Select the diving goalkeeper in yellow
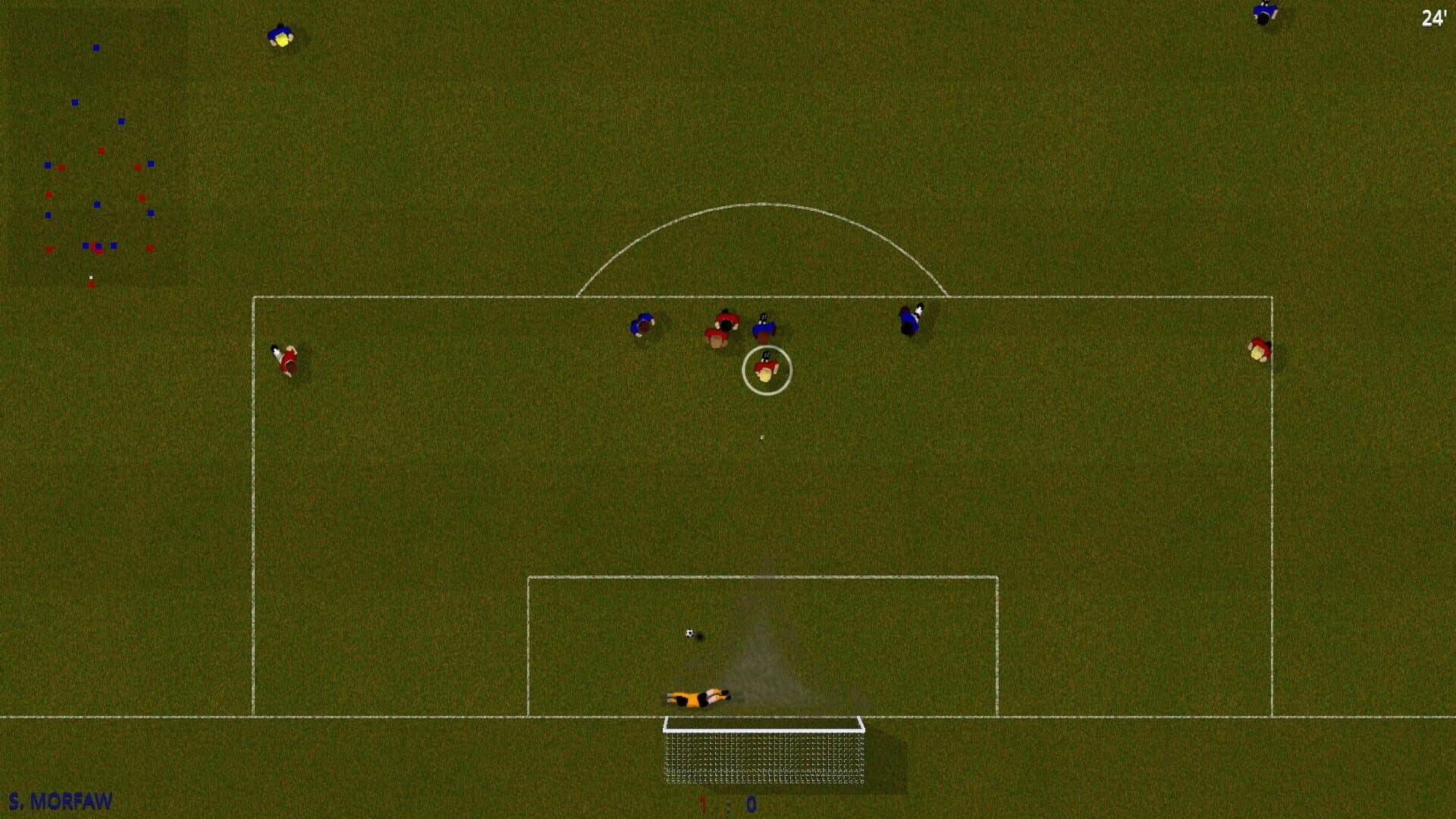Screen dimensions: 1456x819 click(698, 698)
